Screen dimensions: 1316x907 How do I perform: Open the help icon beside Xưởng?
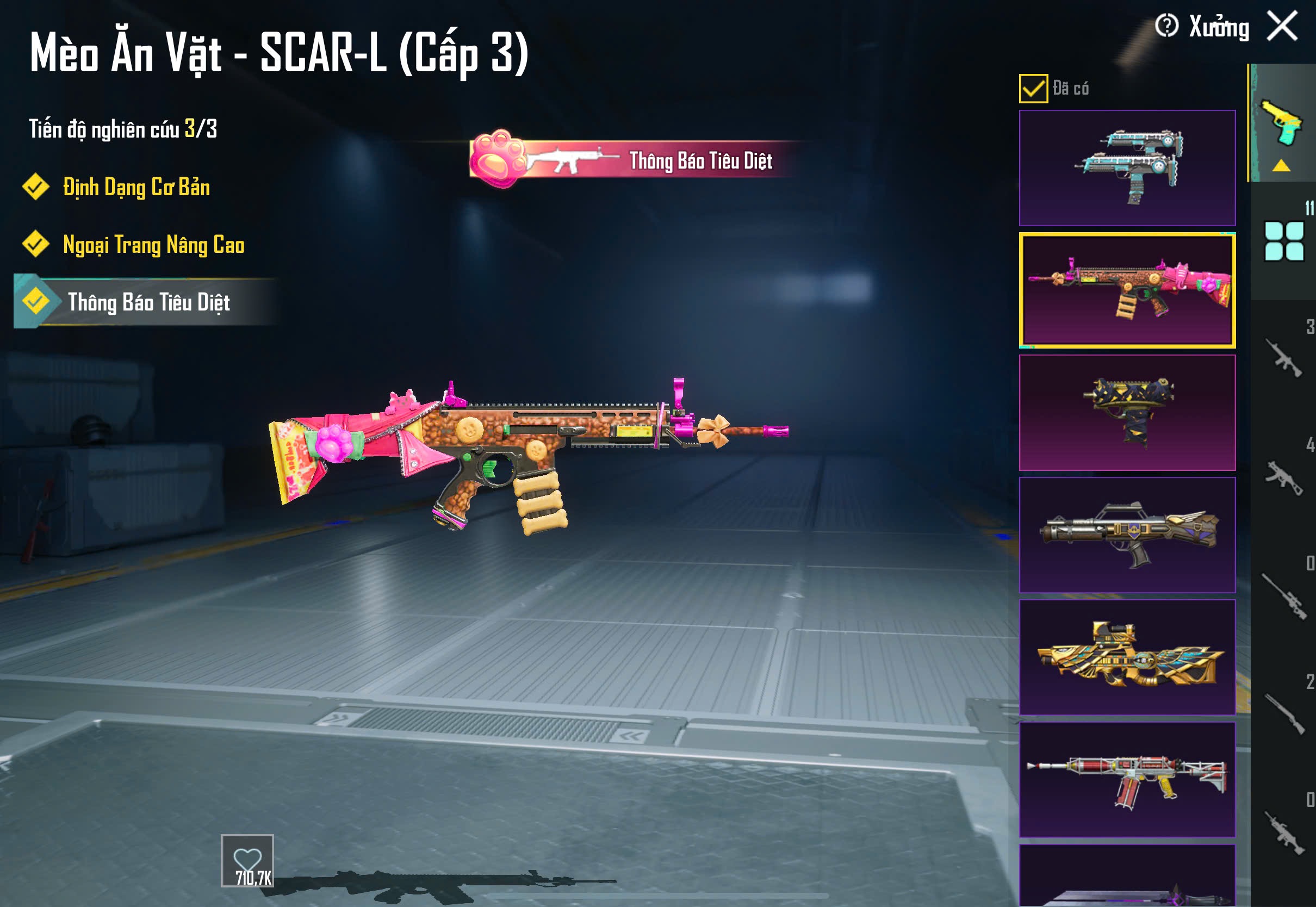pos(1166,26)
